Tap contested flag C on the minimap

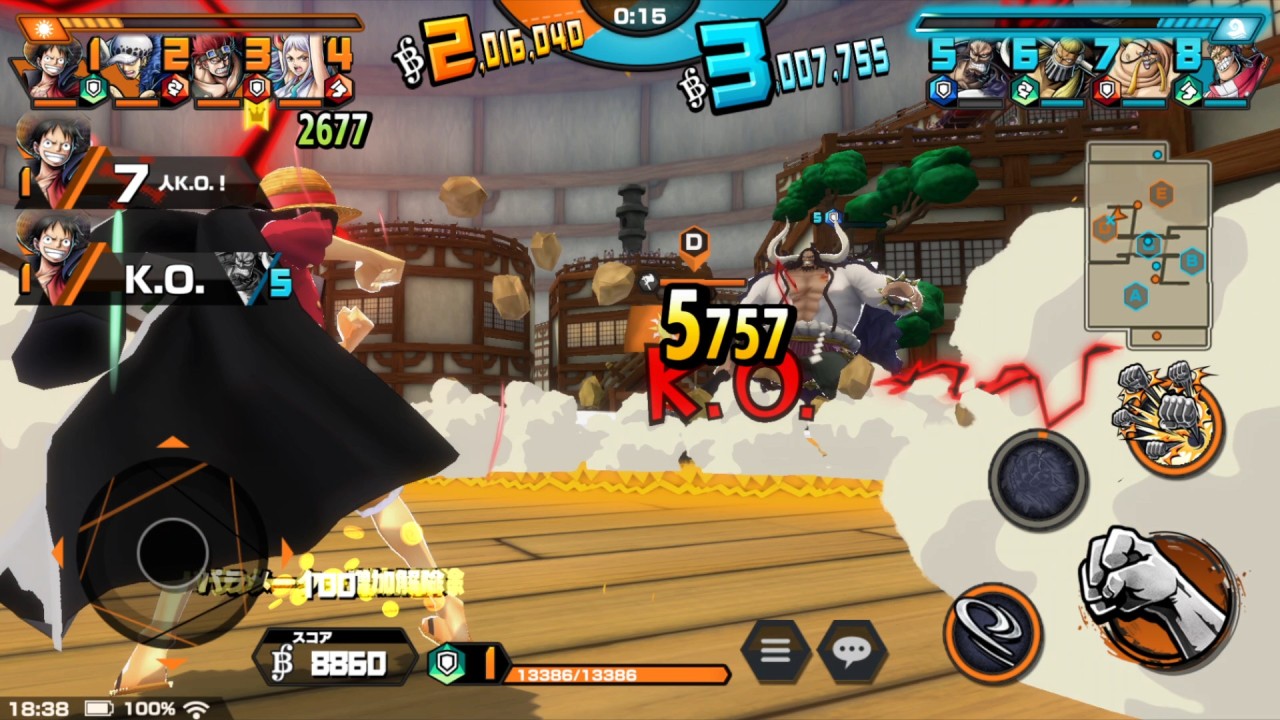tap(1105, 227)
